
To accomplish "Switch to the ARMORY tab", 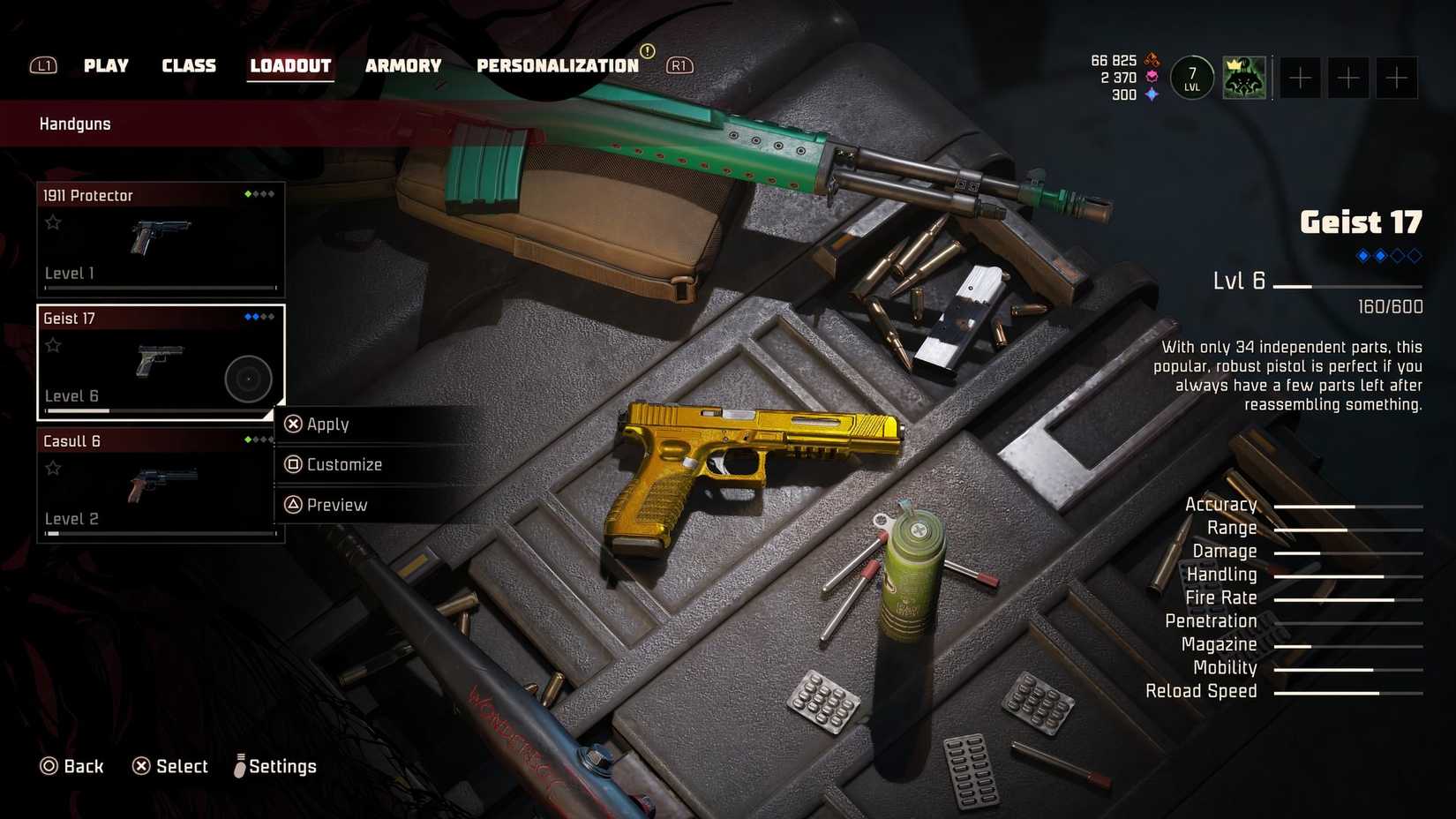I will click(x=403, y=65).
